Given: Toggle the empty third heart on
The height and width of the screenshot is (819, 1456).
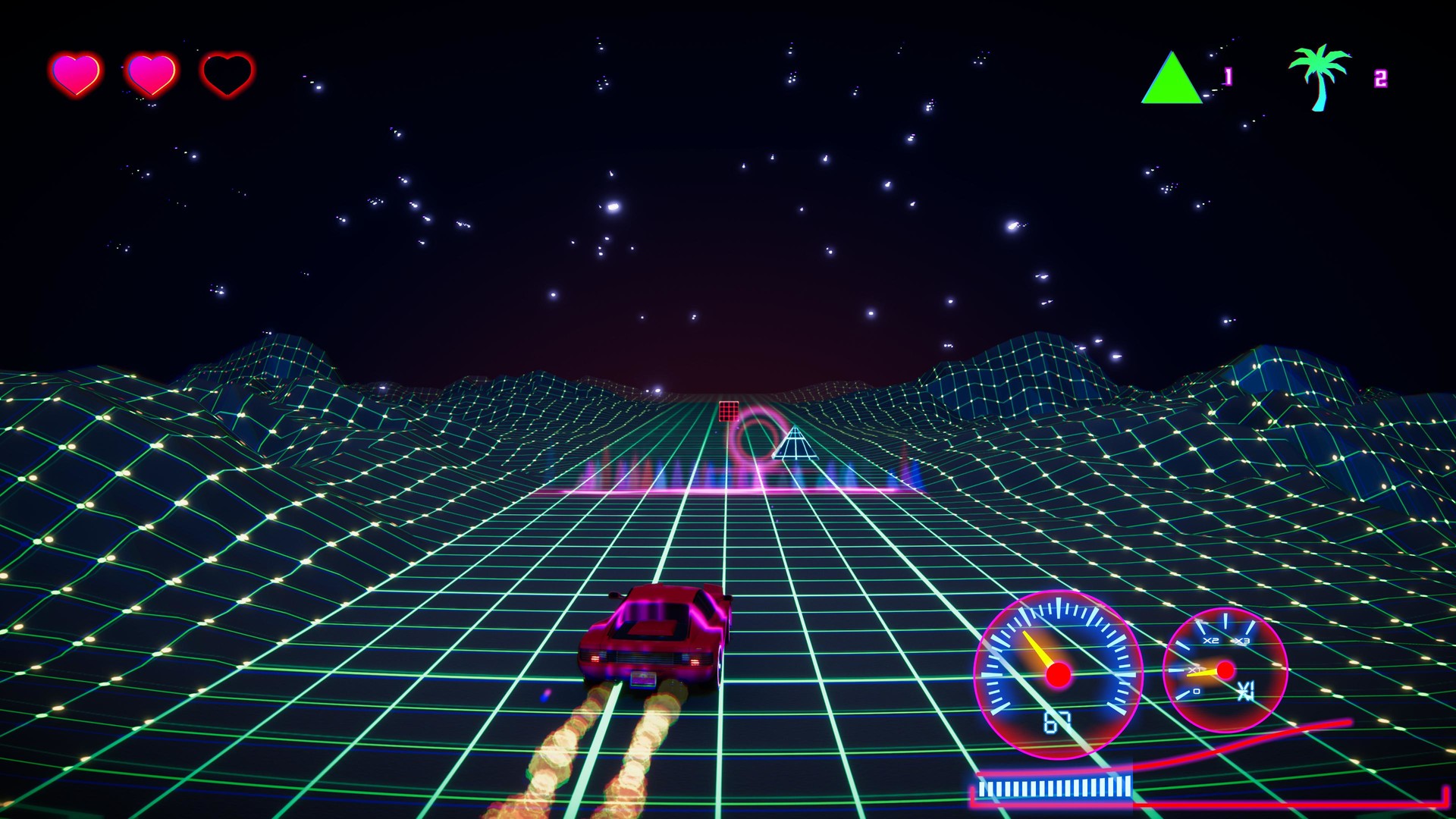Looking at the screenshot, I should tap(225, 74).
